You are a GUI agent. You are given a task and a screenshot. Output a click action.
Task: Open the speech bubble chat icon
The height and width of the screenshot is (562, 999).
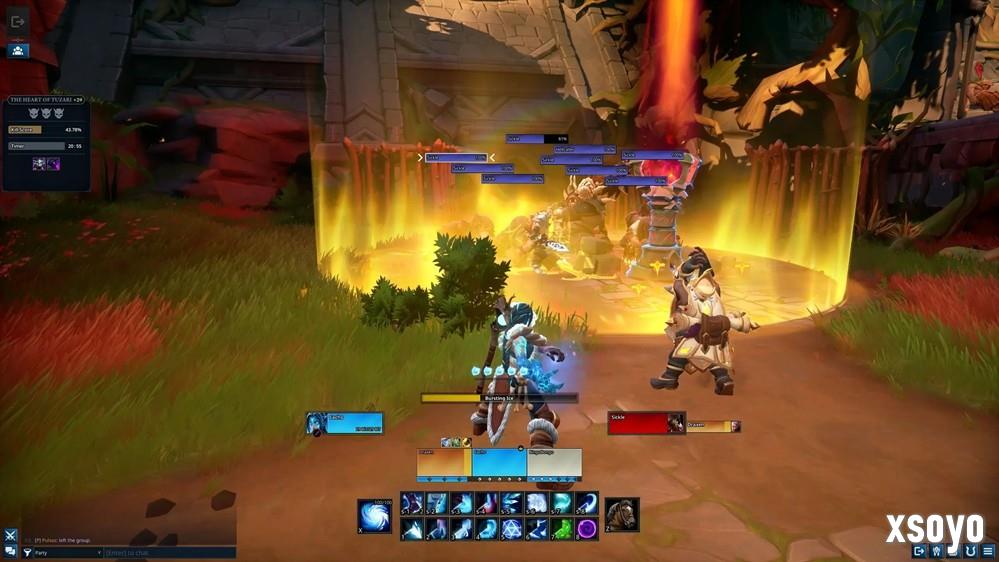(10, 551)
